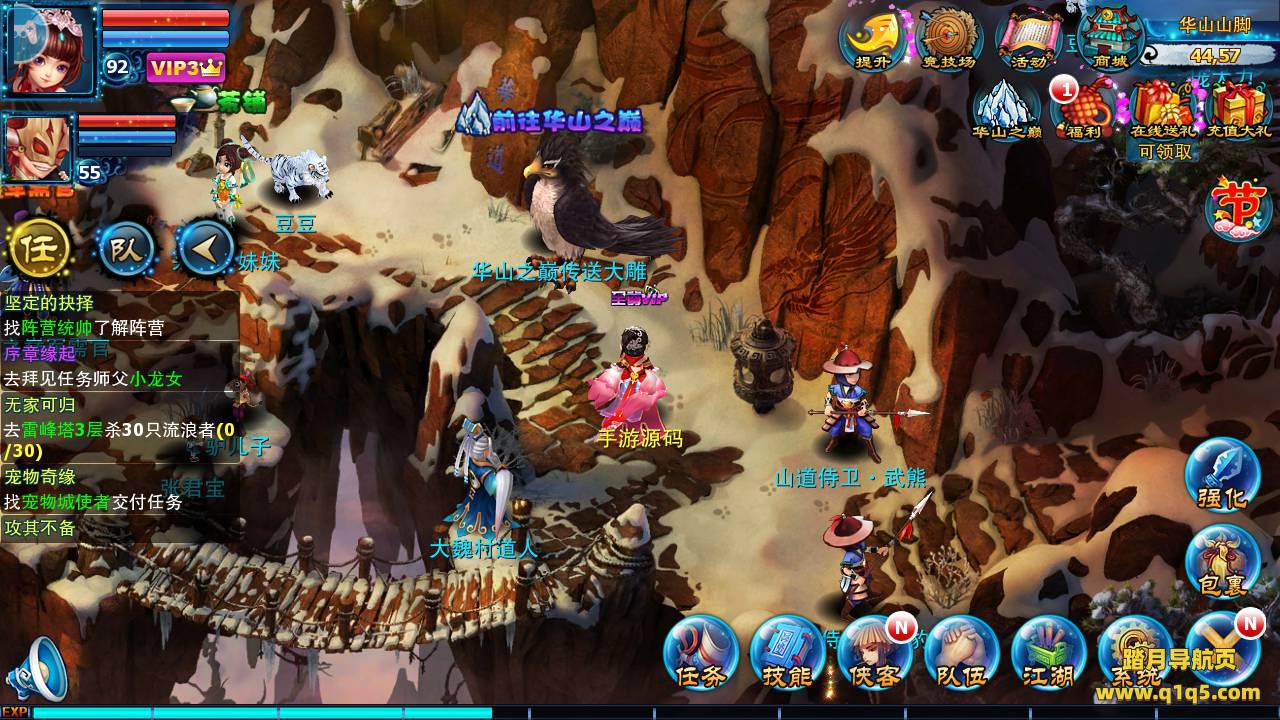The width and height of the screenshot is (1280, 720).
Task: Switch to the 队 team tab
Action: (x=126, y=247)
